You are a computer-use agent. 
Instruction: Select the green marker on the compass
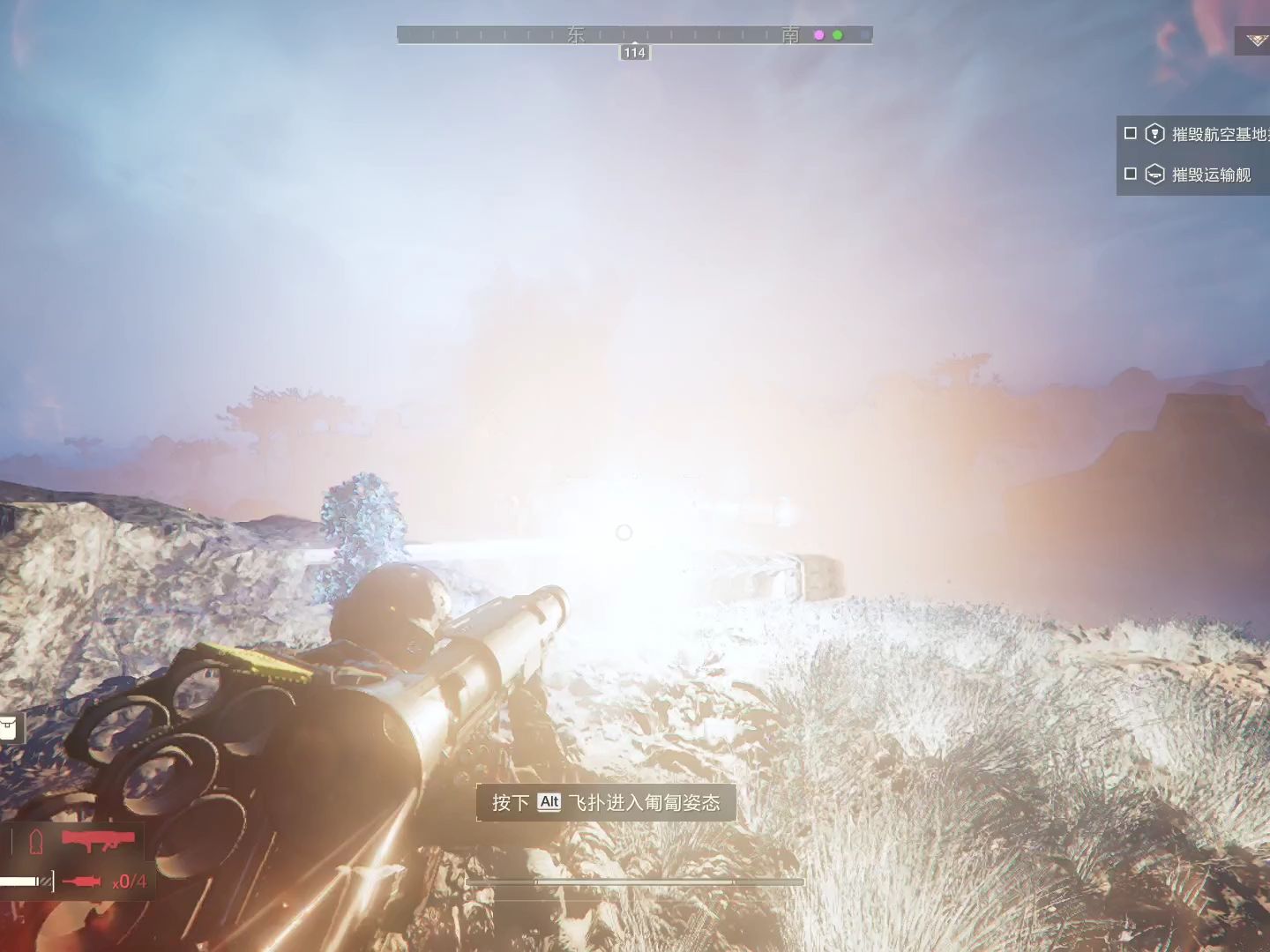[838, 35]
